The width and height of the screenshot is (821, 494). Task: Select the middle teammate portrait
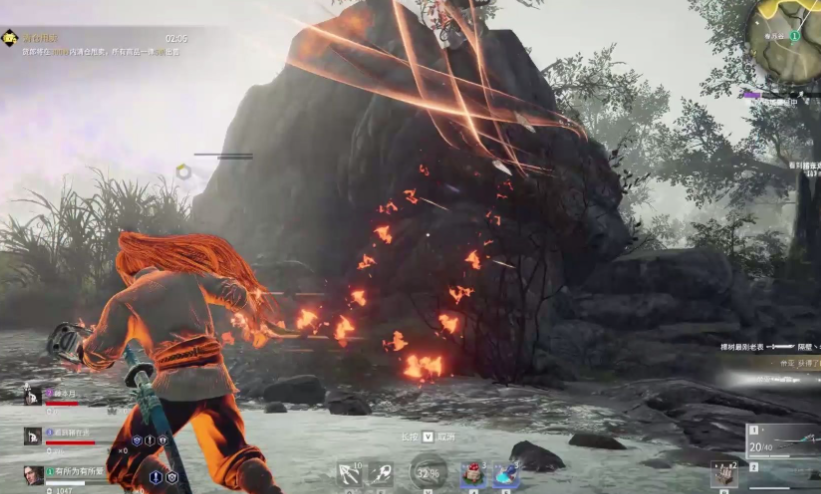tap(33, 436)
